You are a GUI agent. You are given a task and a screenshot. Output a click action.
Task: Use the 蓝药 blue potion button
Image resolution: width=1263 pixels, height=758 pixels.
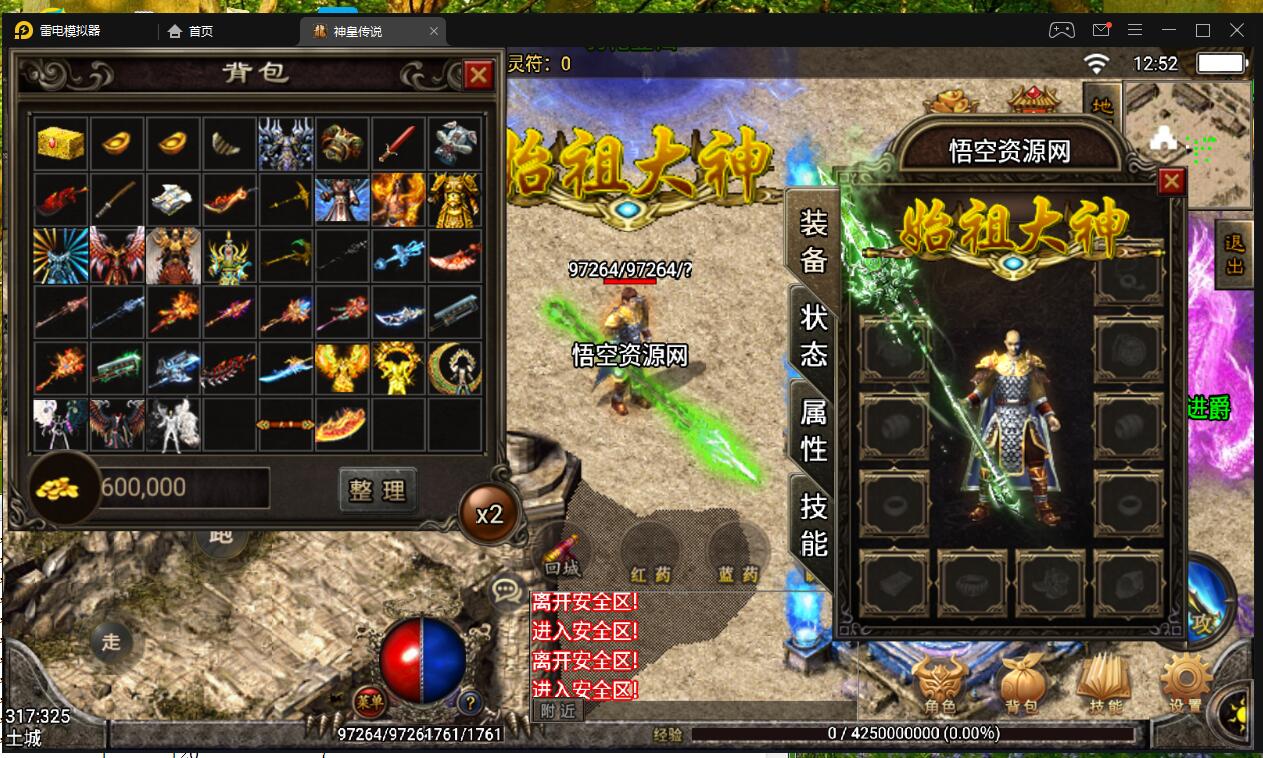click(x=738, y=556)
